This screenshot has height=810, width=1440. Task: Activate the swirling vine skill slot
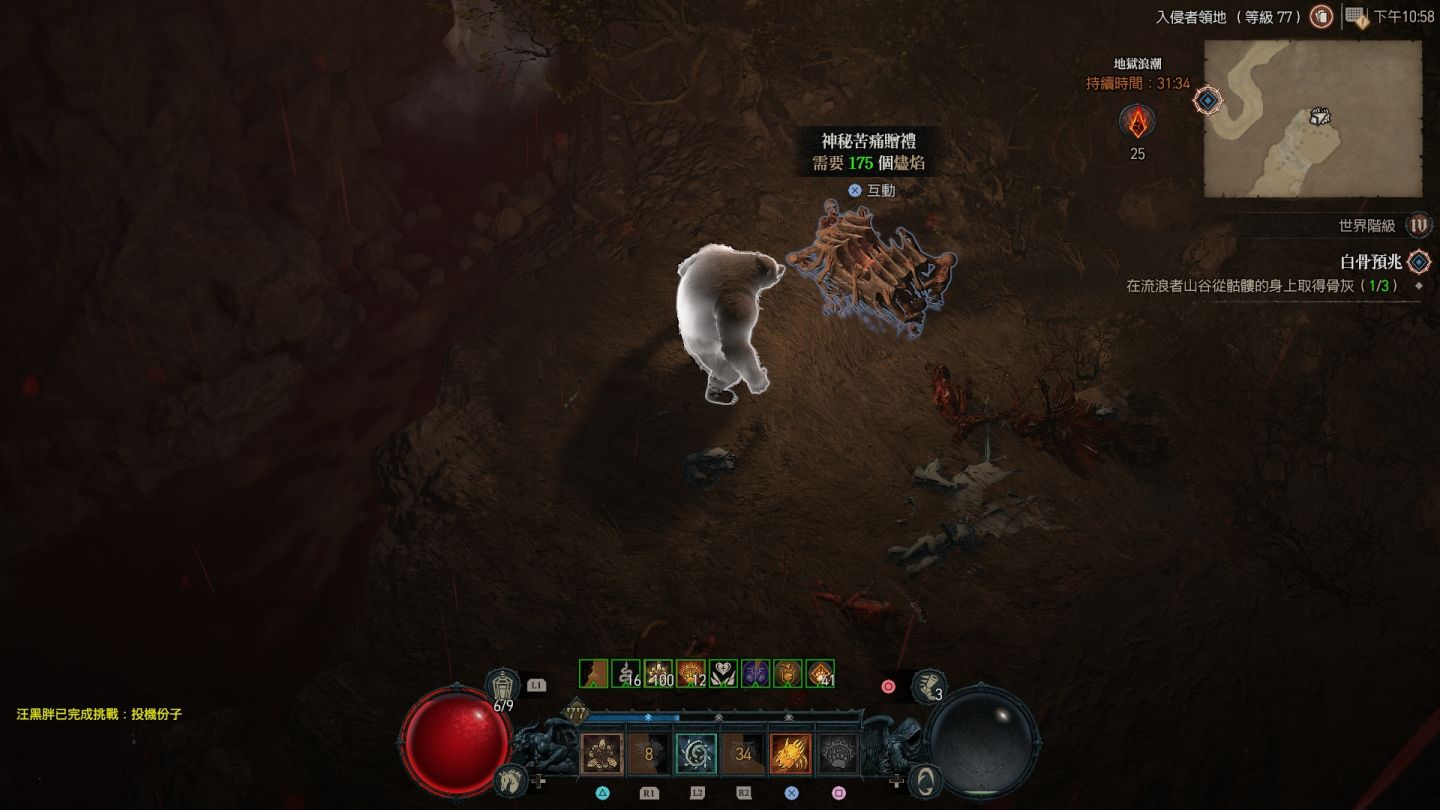tap(696, 754)
